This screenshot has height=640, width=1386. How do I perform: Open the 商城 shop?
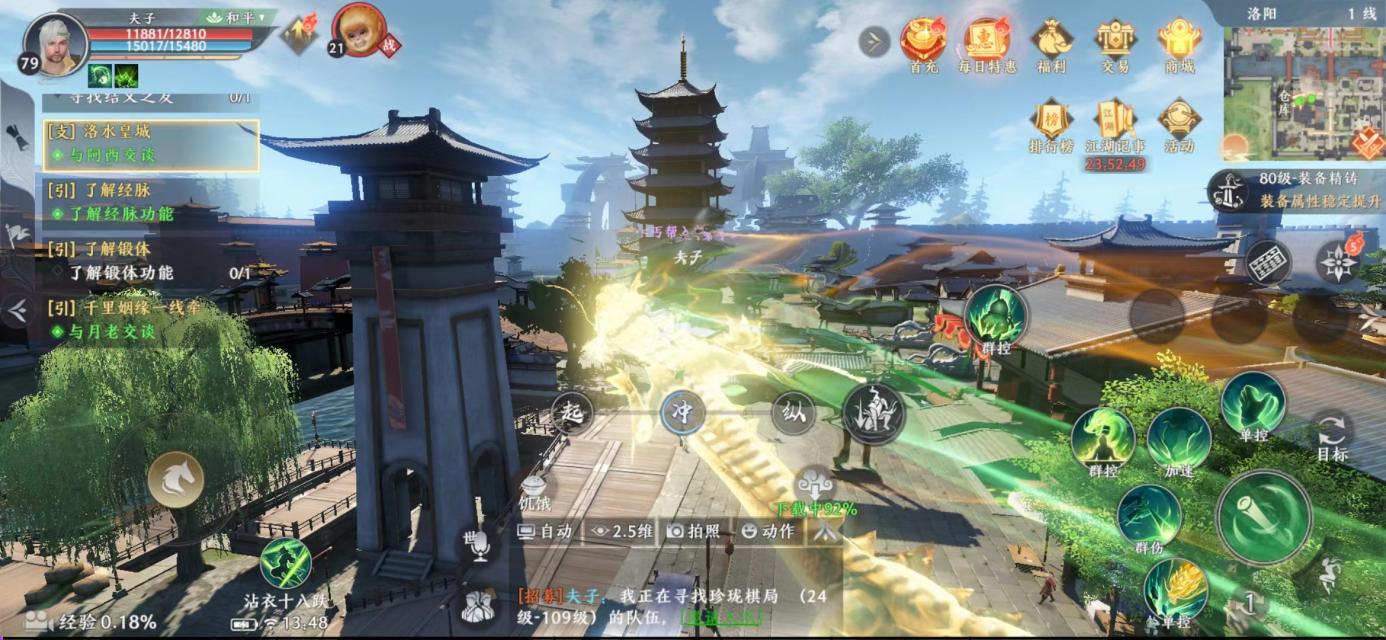point(1179,42)
